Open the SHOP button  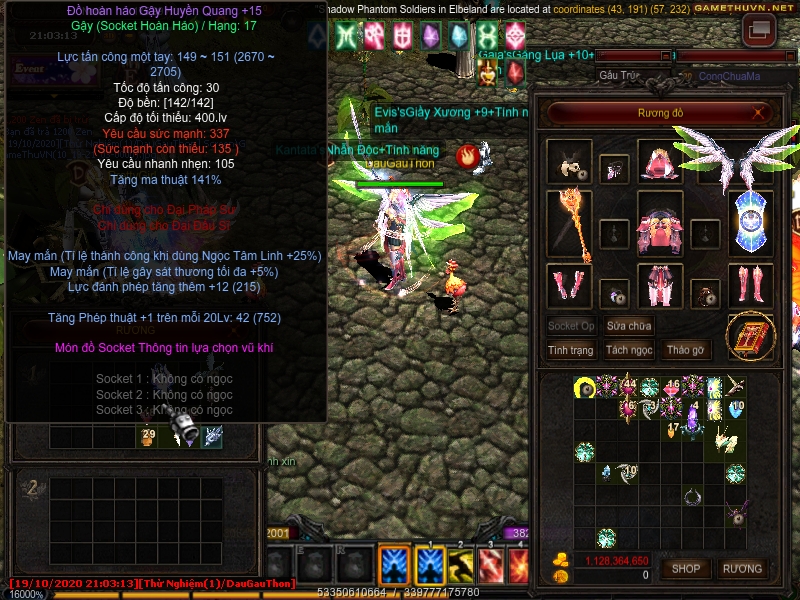tap(686, 569)
